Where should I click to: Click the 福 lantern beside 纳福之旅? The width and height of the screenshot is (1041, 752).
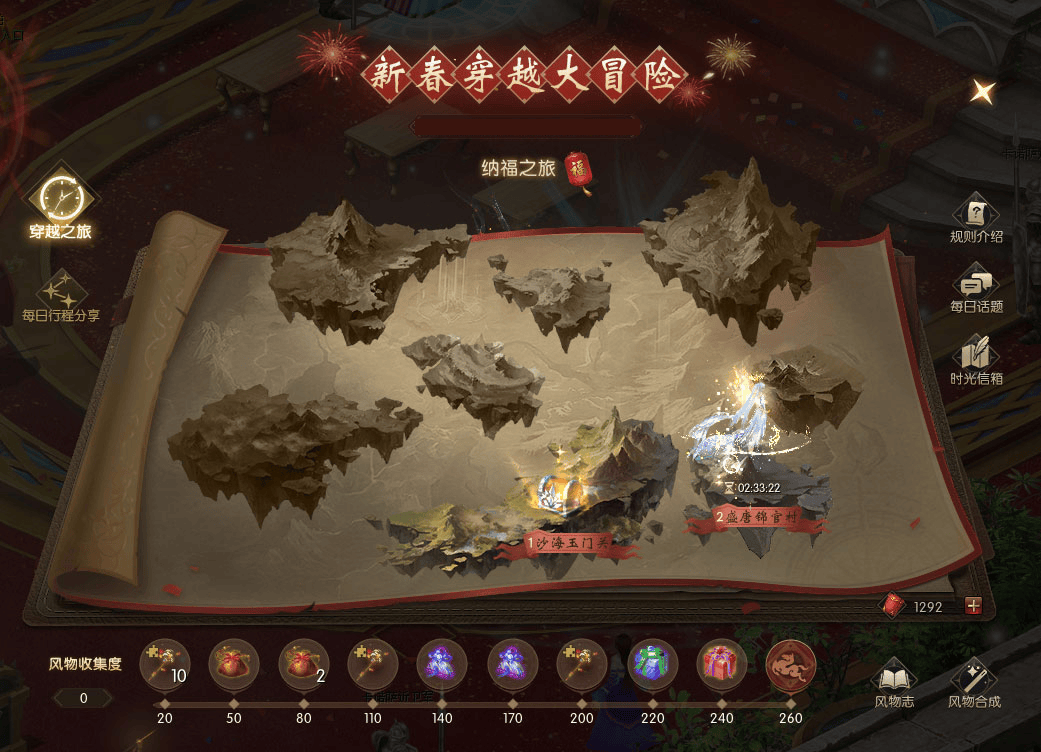tap(578, 170)
